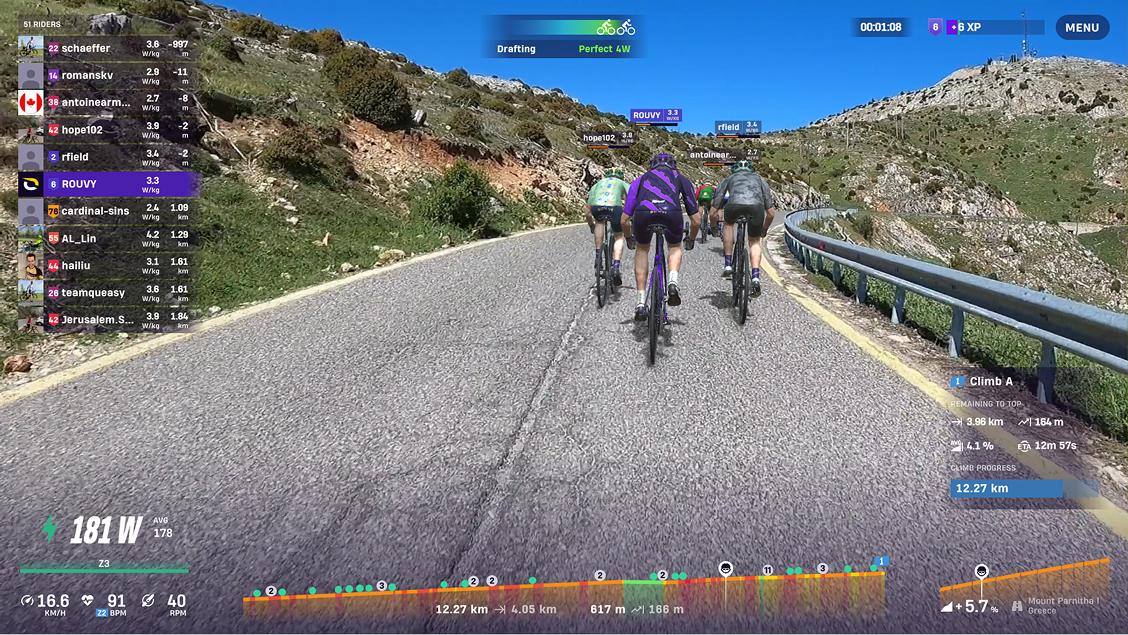
Task: Click the Mount Parnitha gradient mini-profile
Action: point(1025,585)
